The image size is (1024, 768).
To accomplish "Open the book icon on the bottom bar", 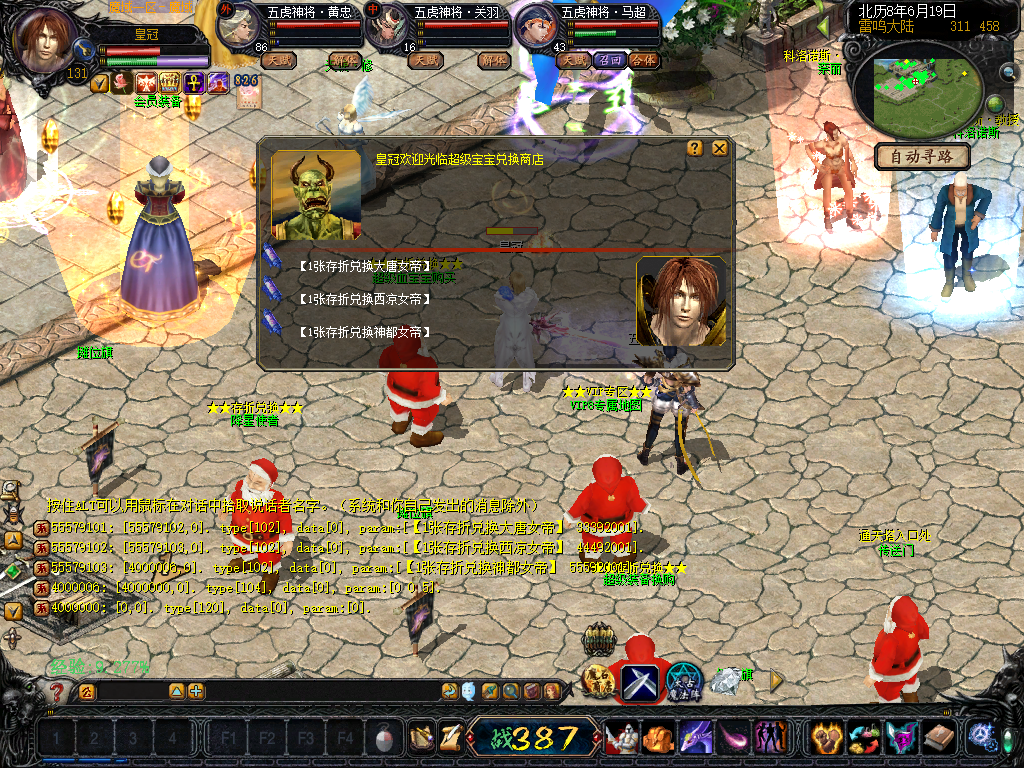I will [938, 738].
